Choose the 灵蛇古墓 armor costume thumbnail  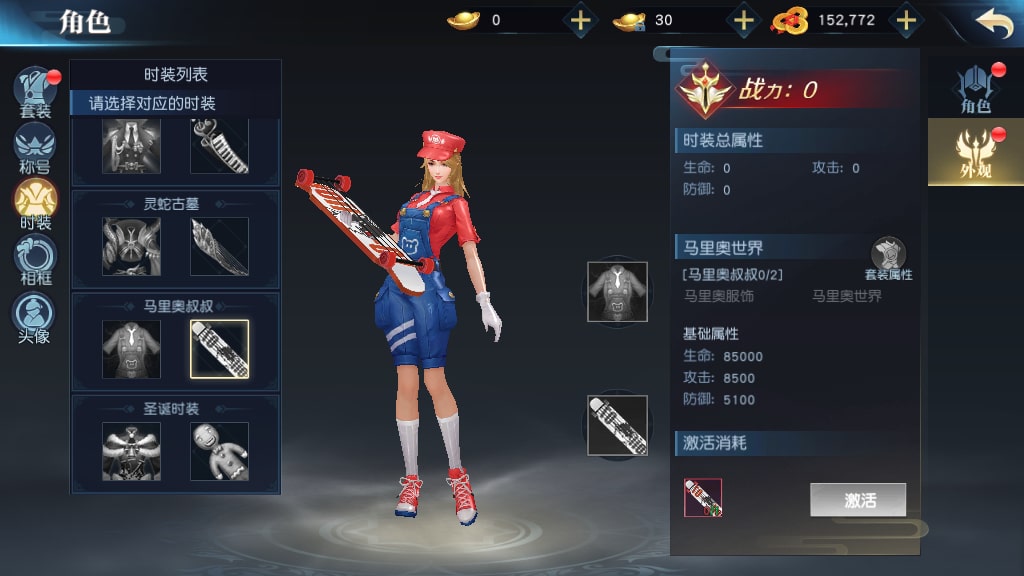(x=131, y=247)
